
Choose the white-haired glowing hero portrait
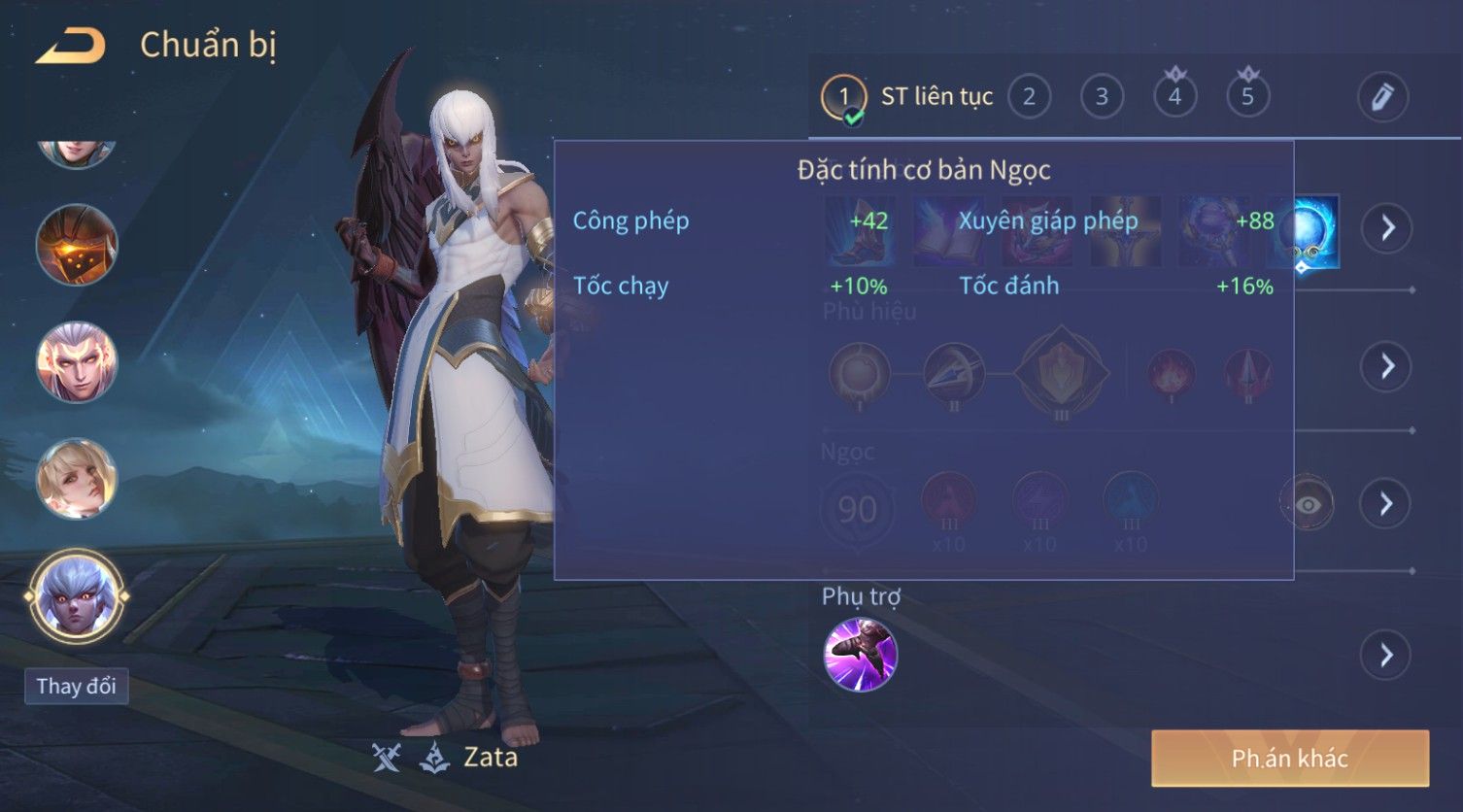pos(76,362)
